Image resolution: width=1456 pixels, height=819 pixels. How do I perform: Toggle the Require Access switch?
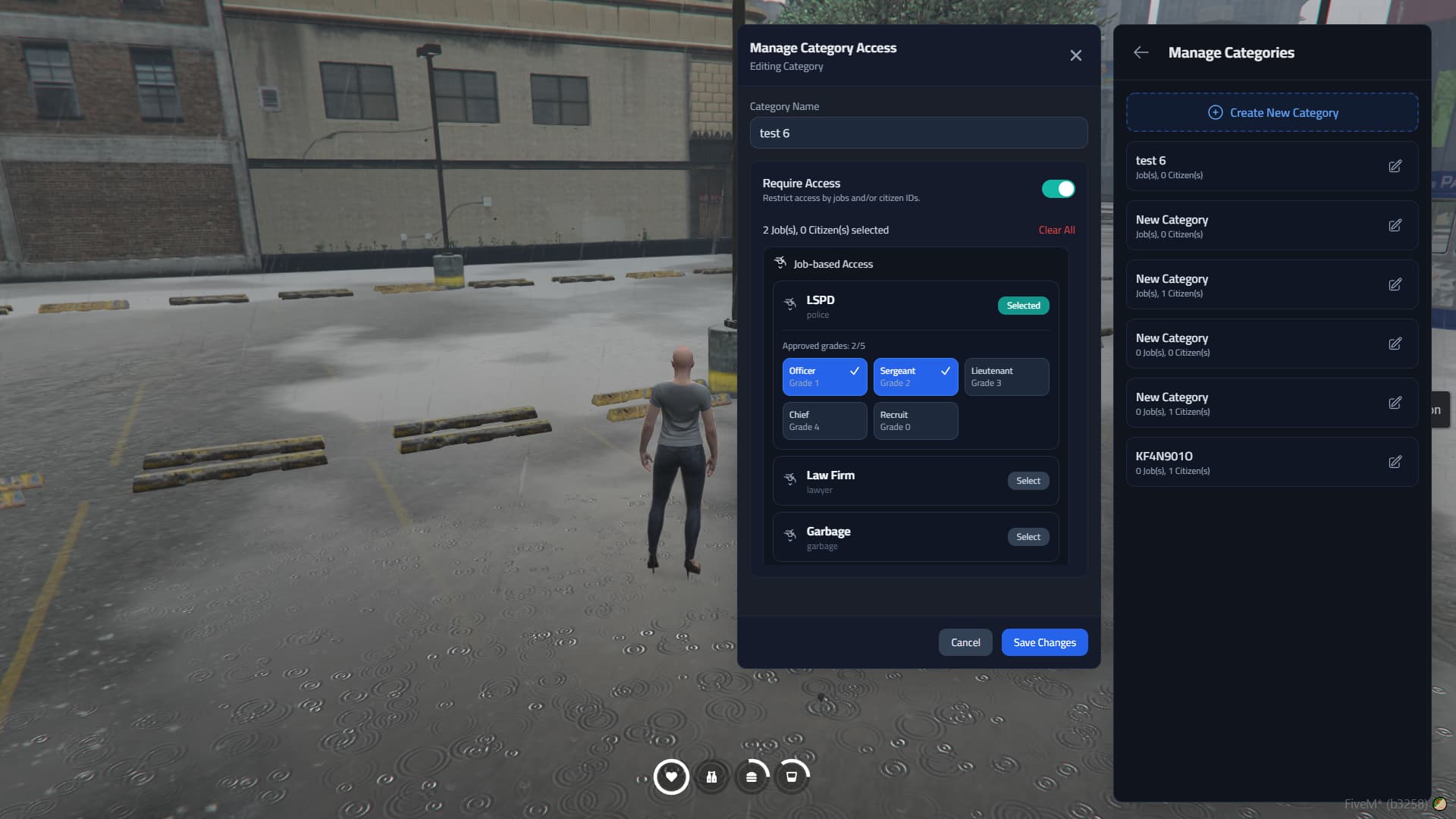pos(1058,188)
